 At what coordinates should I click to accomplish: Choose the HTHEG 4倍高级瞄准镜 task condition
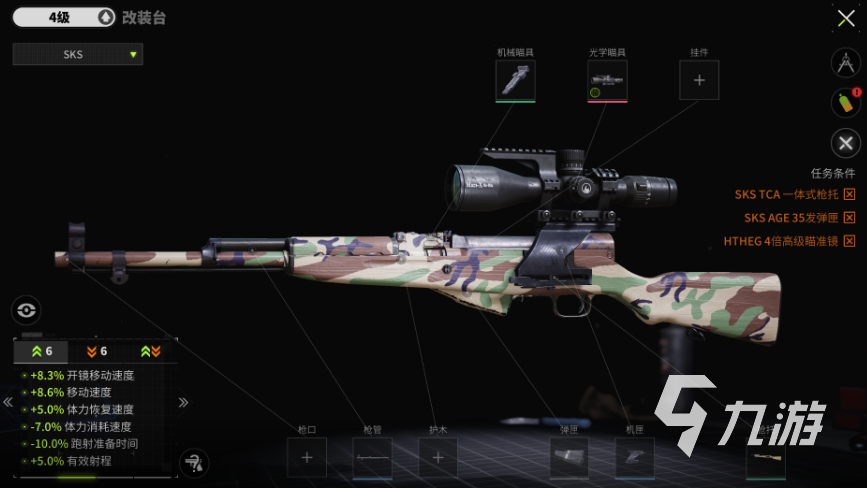[788, 241]
